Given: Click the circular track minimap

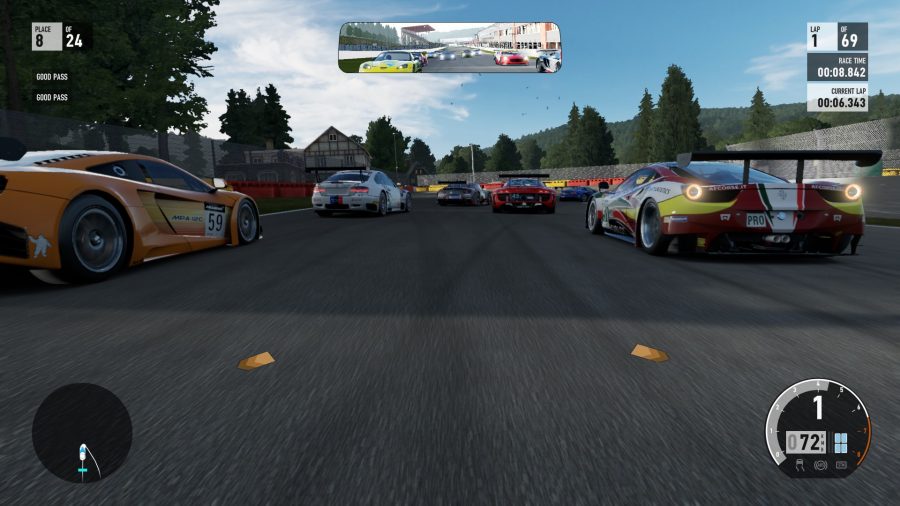Looking at the screenshot, I should click(x=82, y=433).
